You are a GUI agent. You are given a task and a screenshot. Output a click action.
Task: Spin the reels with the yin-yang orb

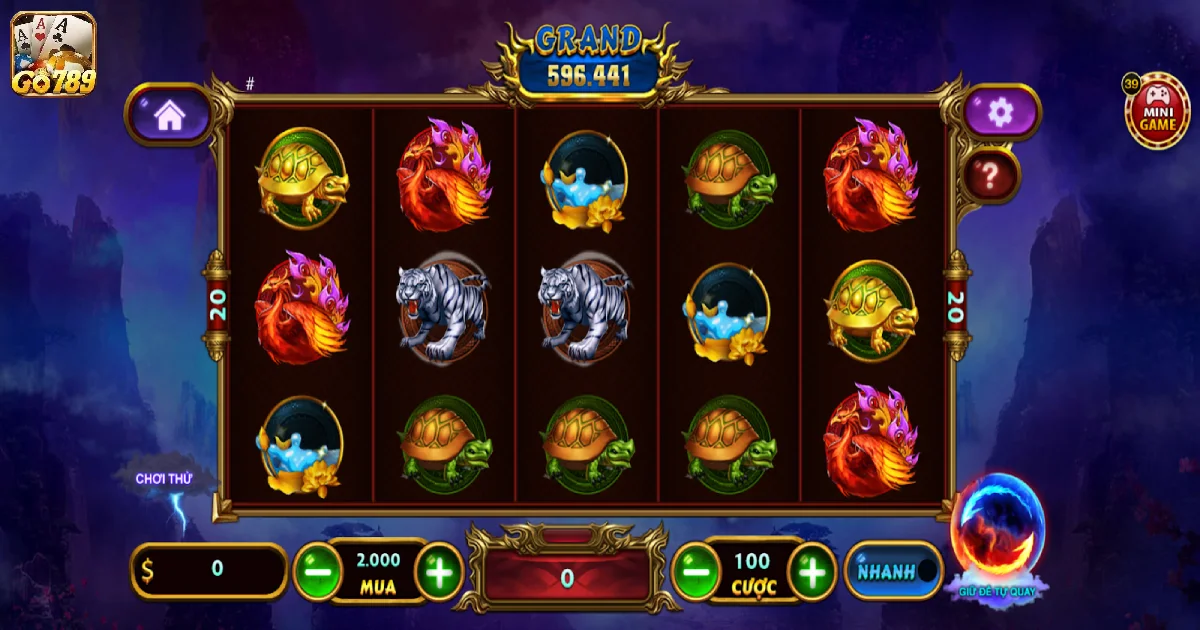(997, 527)
